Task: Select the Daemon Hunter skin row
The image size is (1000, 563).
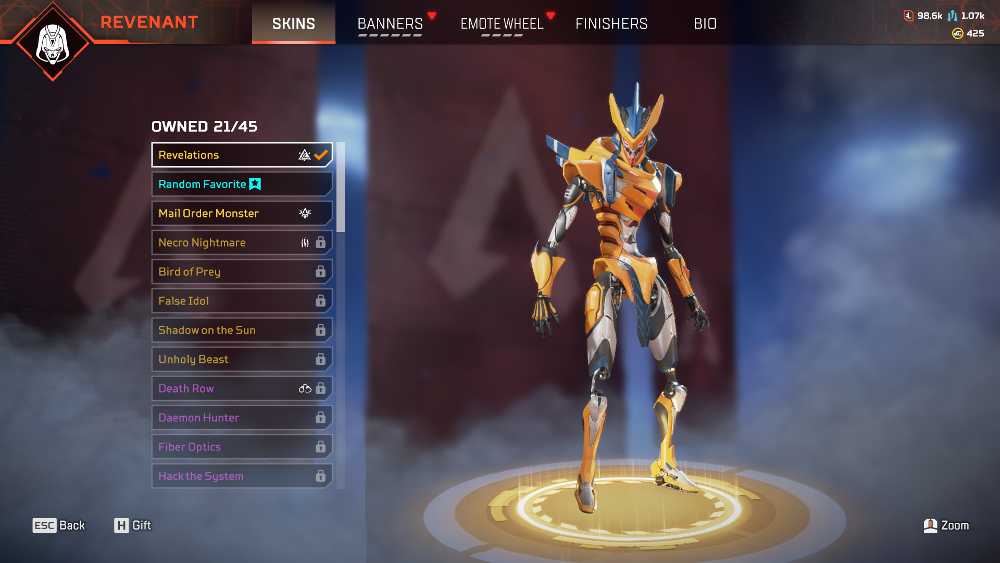Action: [242, 417]
